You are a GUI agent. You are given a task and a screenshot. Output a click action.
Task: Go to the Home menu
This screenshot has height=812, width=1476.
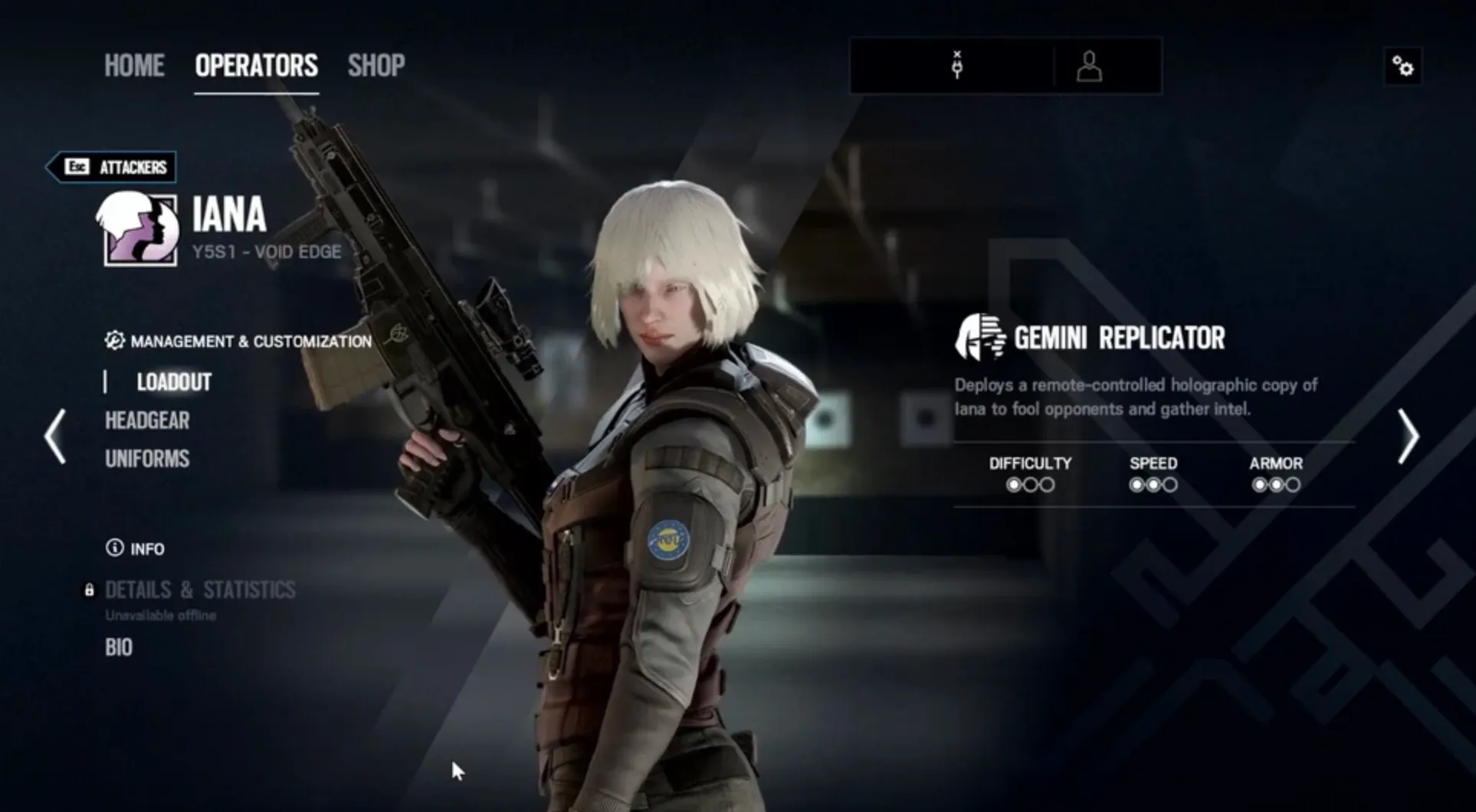[x=134, y=65]
